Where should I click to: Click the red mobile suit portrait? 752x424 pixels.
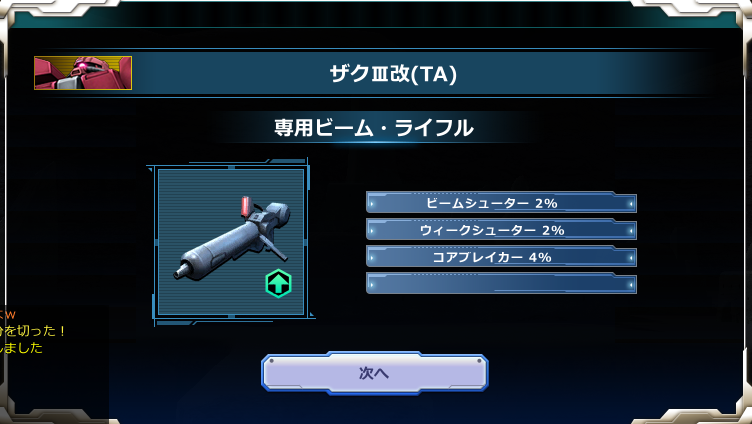(83, 73)
